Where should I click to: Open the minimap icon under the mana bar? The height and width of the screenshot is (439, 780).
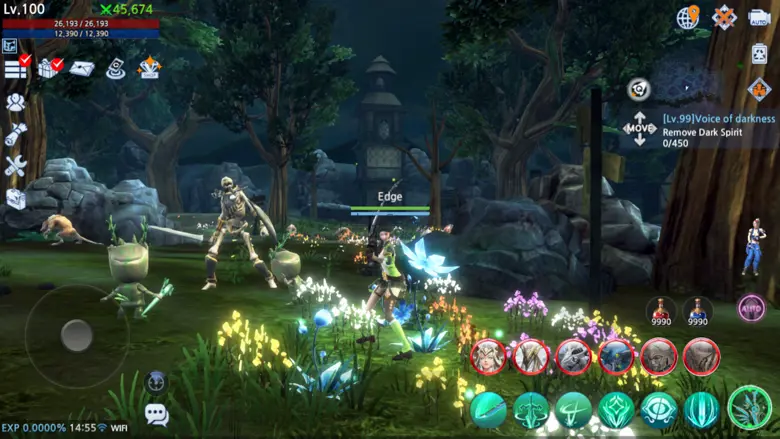coord(10,45)
